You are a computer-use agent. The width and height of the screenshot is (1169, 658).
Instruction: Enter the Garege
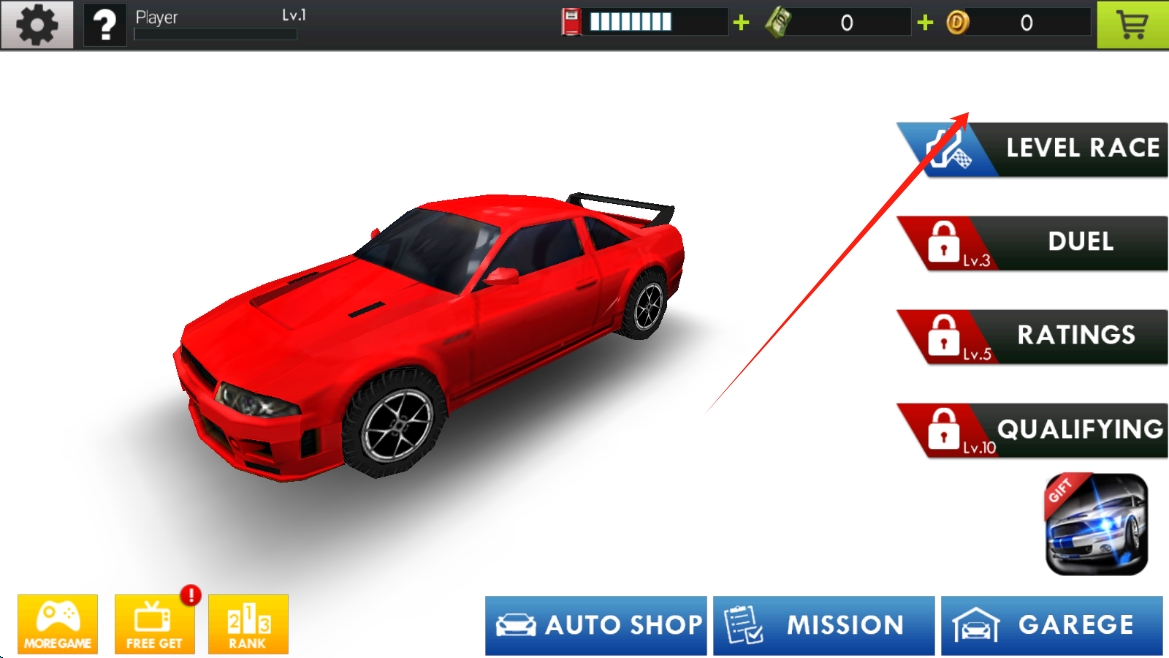tap(1051, 626)
